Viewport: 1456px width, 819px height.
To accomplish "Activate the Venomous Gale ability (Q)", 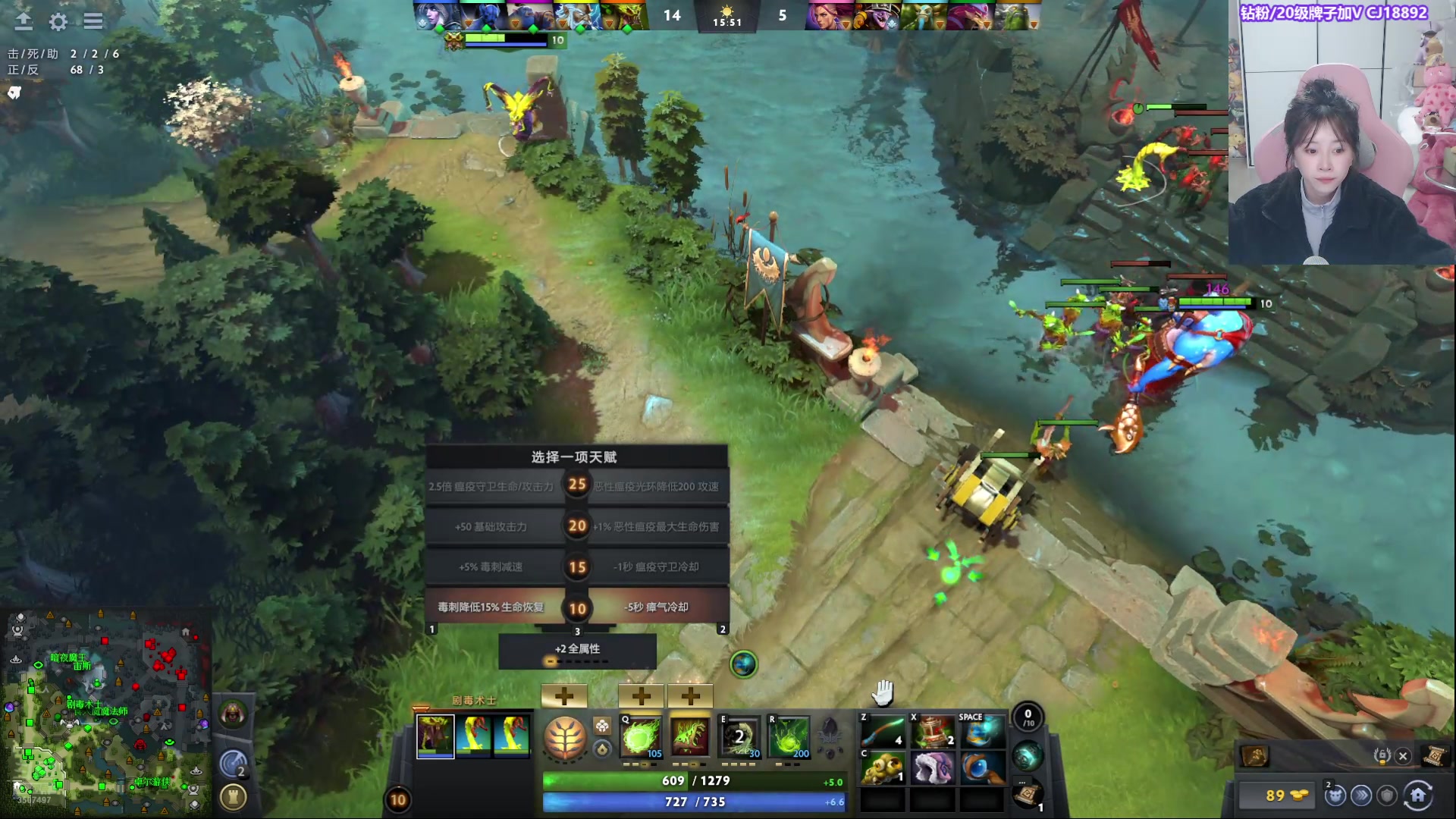I will click(642, 736).
